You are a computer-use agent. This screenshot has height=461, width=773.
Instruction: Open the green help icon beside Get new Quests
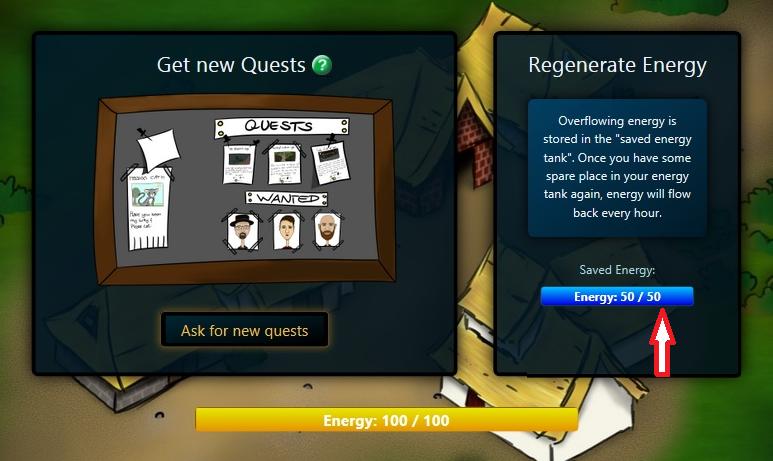[322, 66]
